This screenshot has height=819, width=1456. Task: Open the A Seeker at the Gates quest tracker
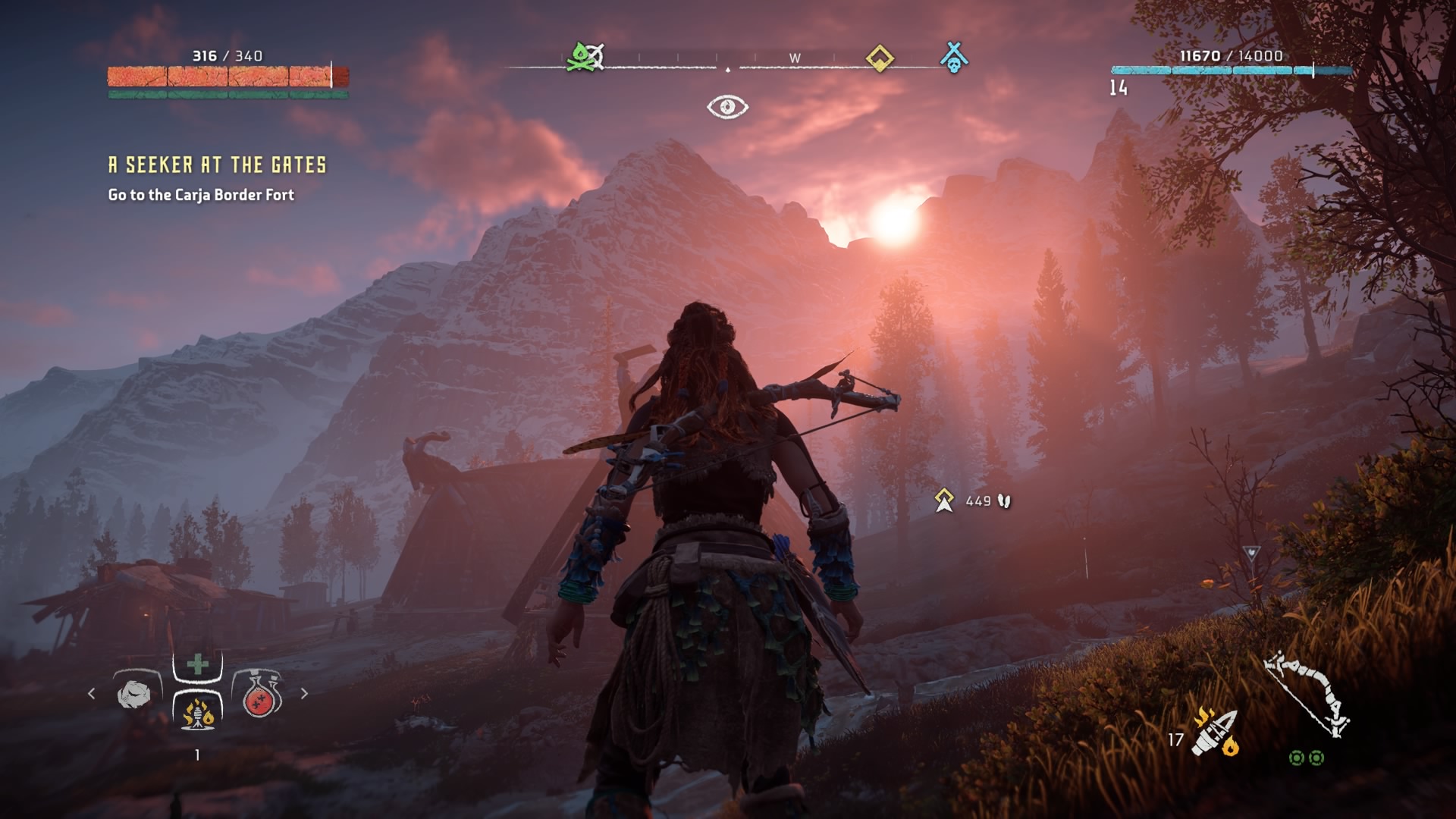(x=217, y=165)
